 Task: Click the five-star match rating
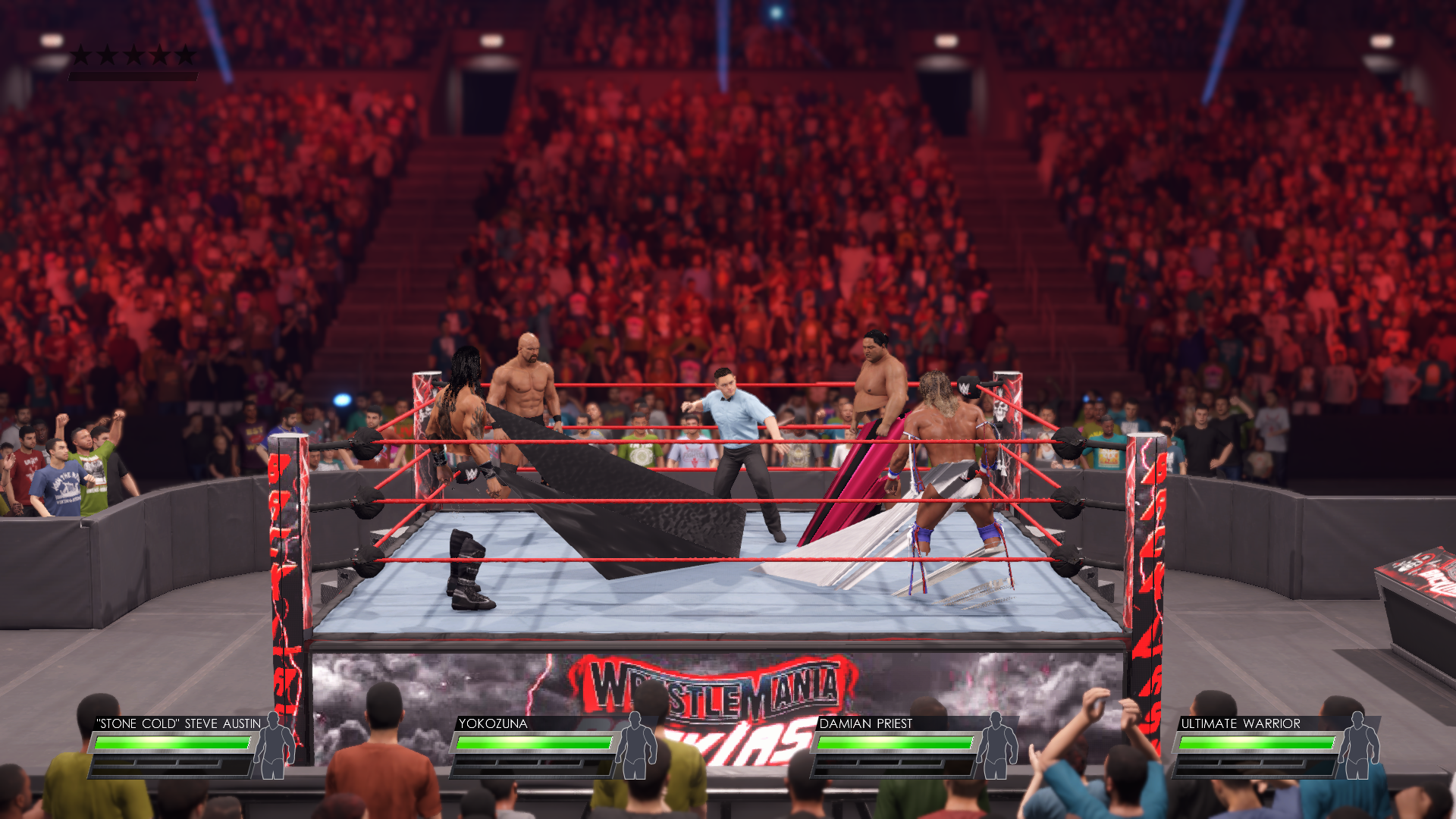(133, 55)
